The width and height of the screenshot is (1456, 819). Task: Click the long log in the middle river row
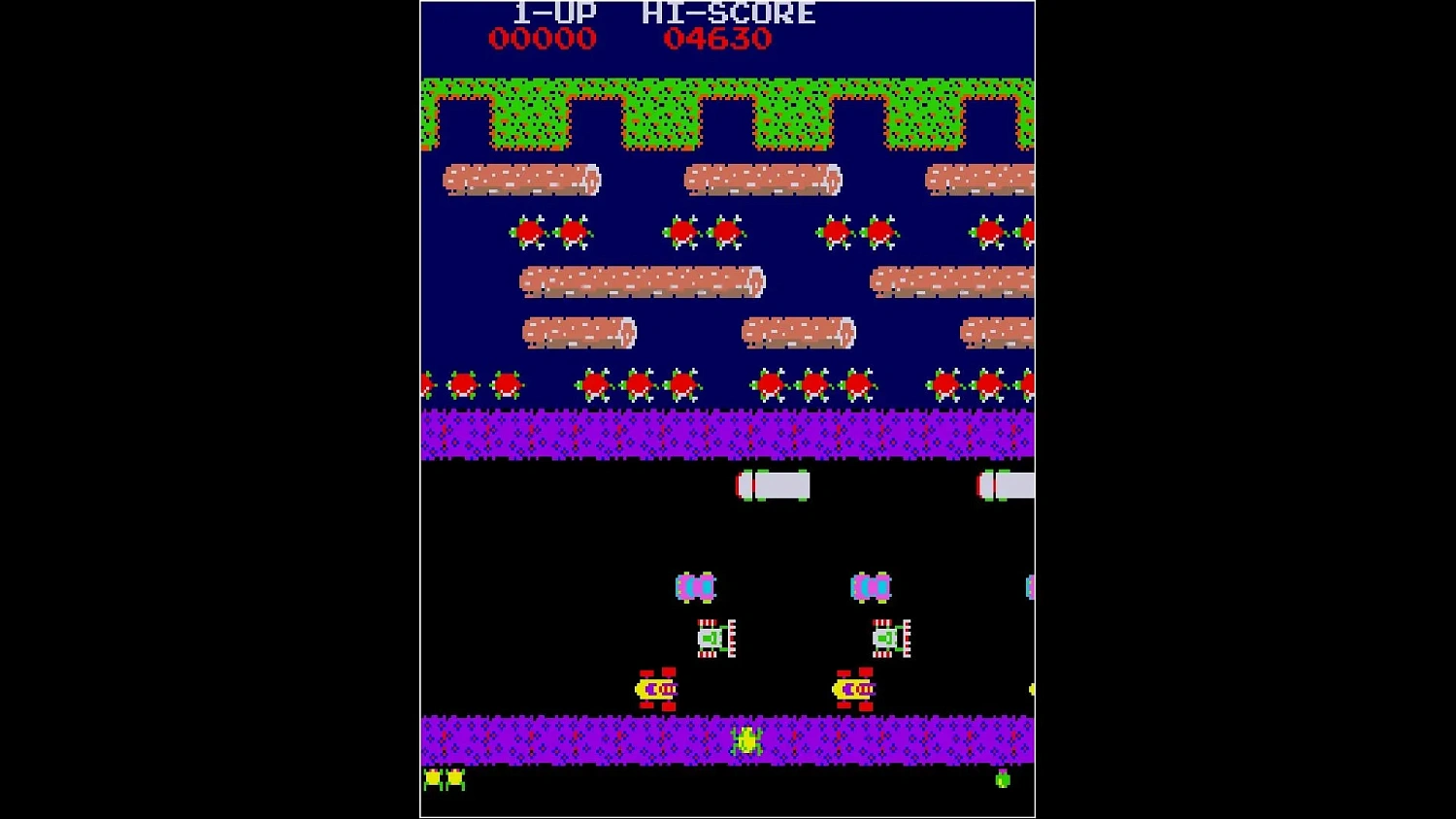pyautogui.click(x=641, y=282)
